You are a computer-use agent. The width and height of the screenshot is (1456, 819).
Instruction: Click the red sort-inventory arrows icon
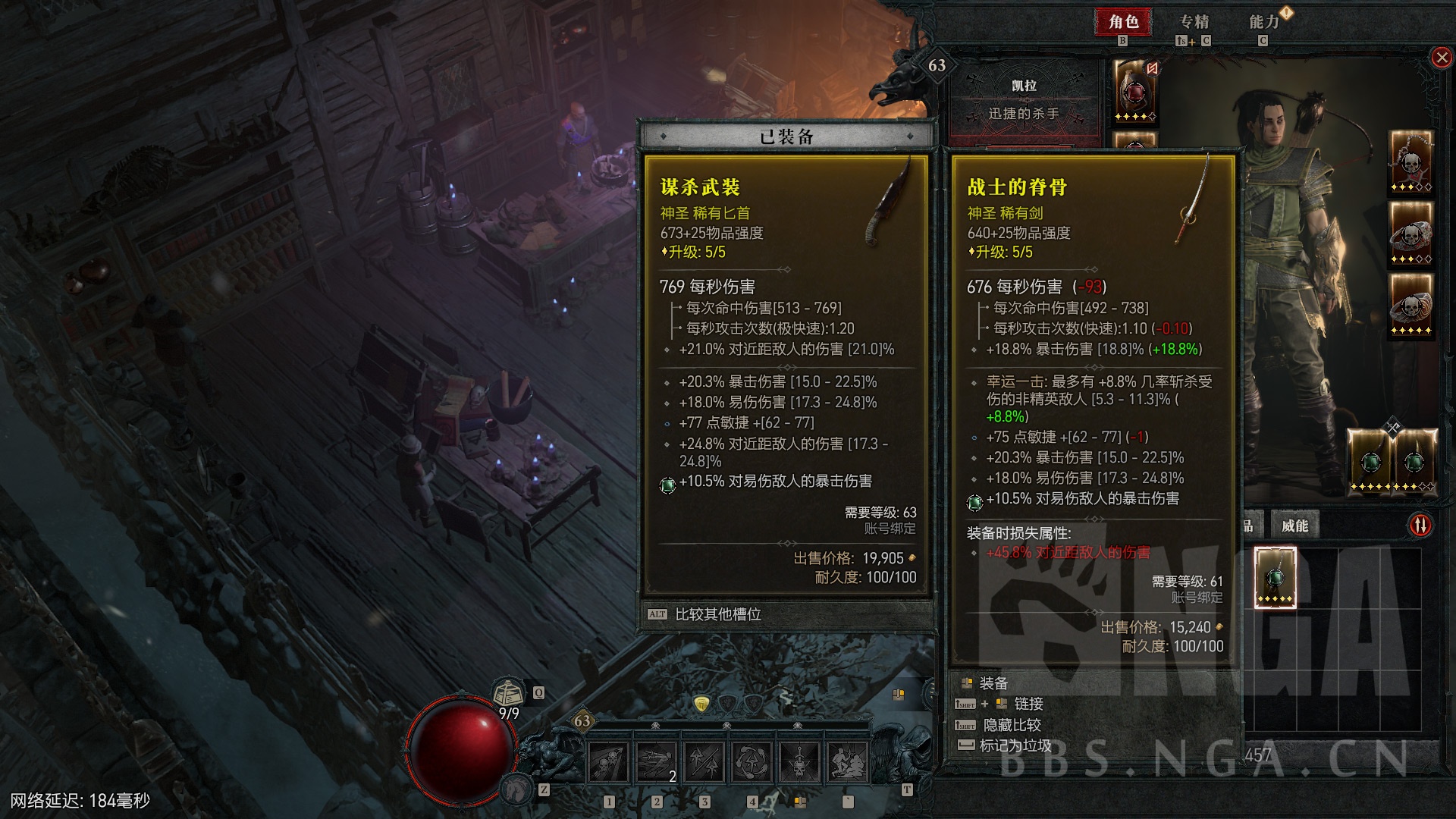[x=1420, y=525]
